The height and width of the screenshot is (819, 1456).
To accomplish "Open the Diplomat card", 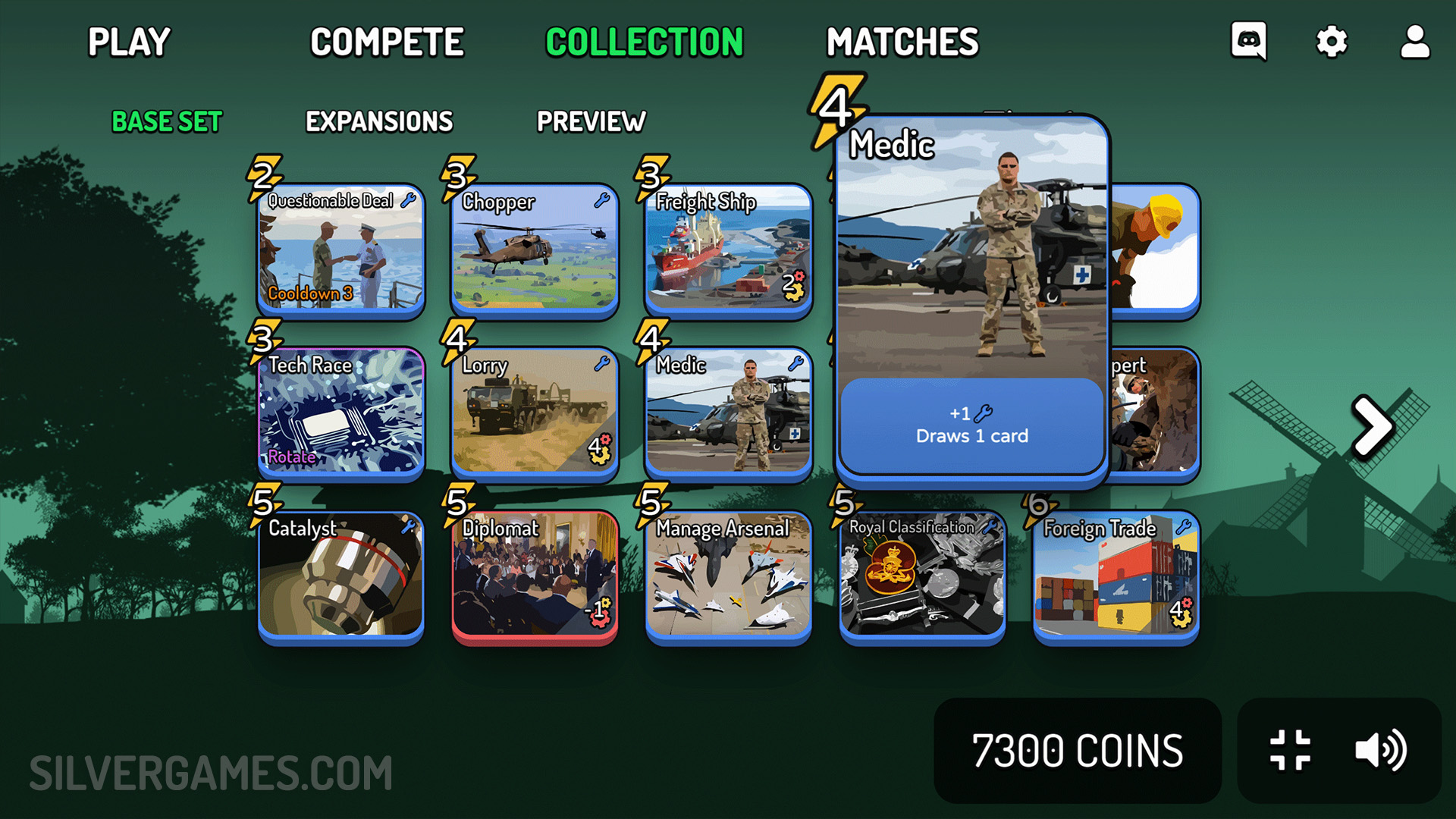I will click(535, 576).
